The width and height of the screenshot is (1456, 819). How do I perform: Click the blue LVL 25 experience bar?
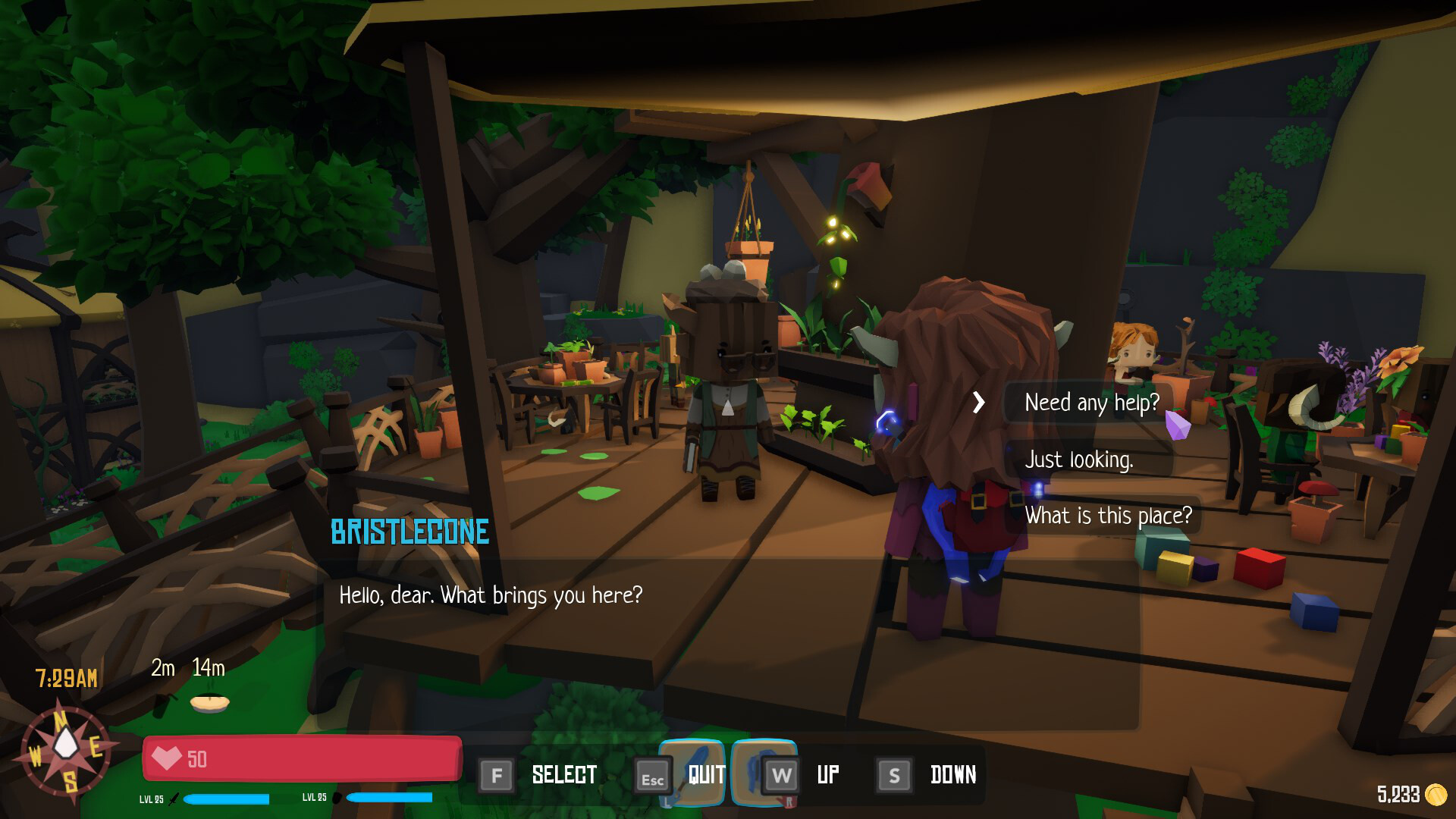227,798
